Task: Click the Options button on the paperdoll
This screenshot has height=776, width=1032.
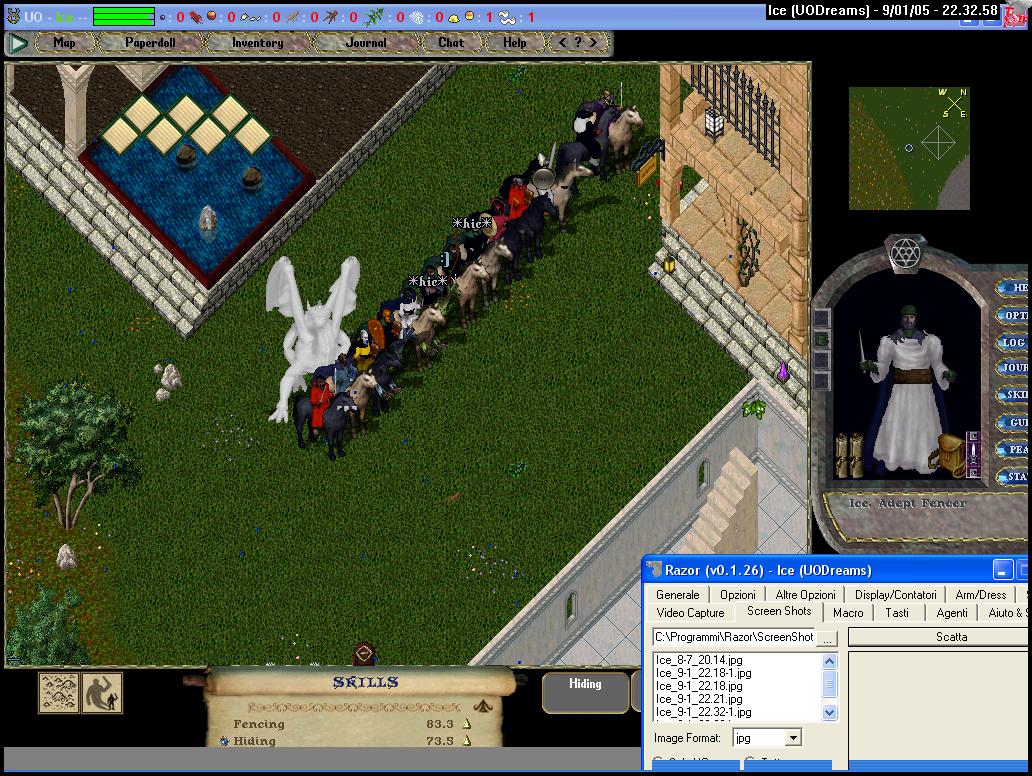Action: point(1014,315)
